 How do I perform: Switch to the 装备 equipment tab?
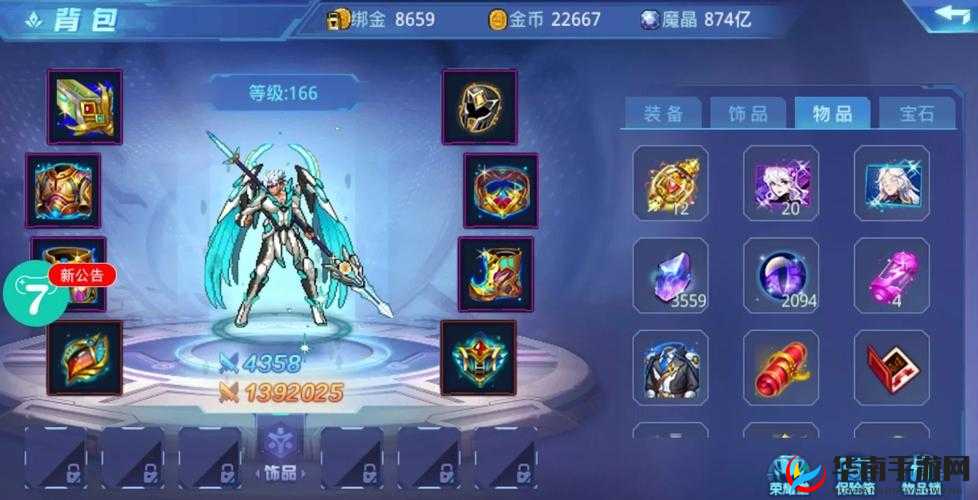pos(663,114)
